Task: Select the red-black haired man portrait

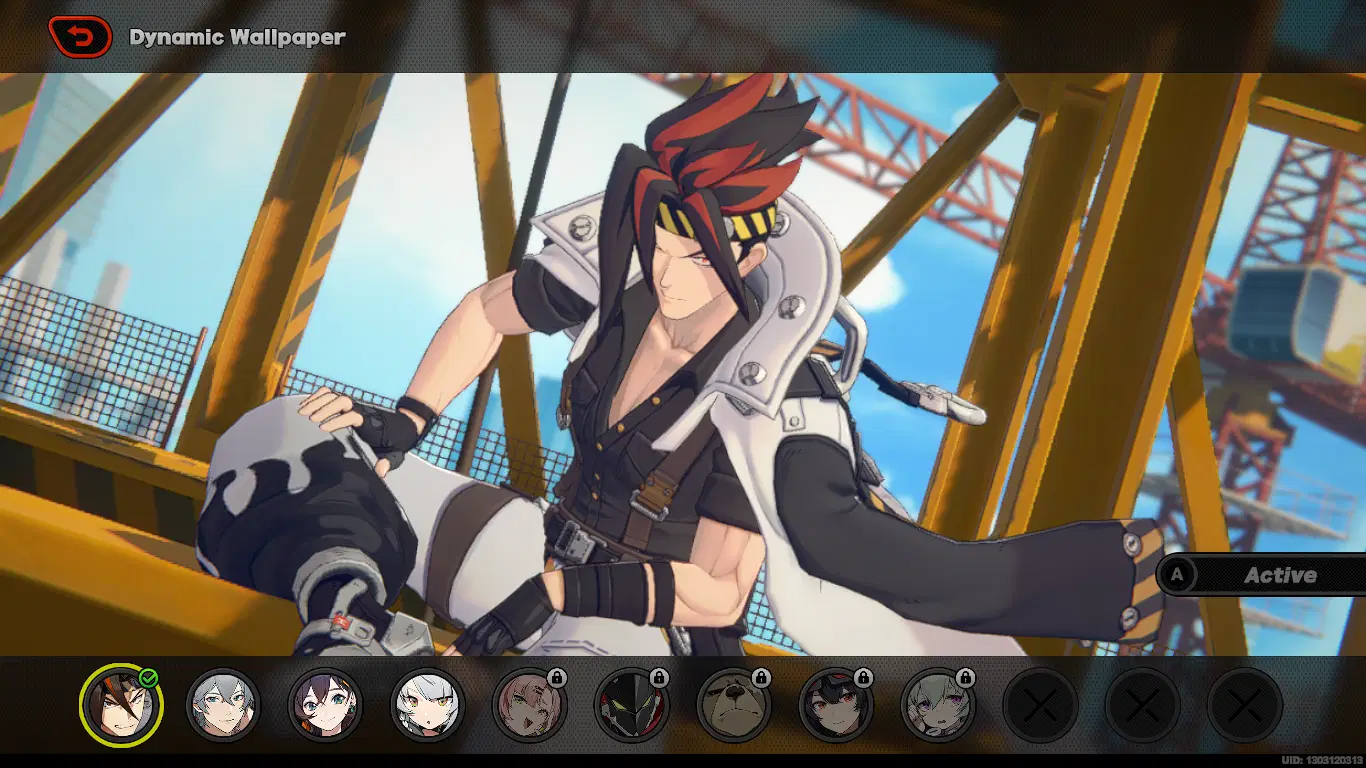Action: tap(120, 705)
